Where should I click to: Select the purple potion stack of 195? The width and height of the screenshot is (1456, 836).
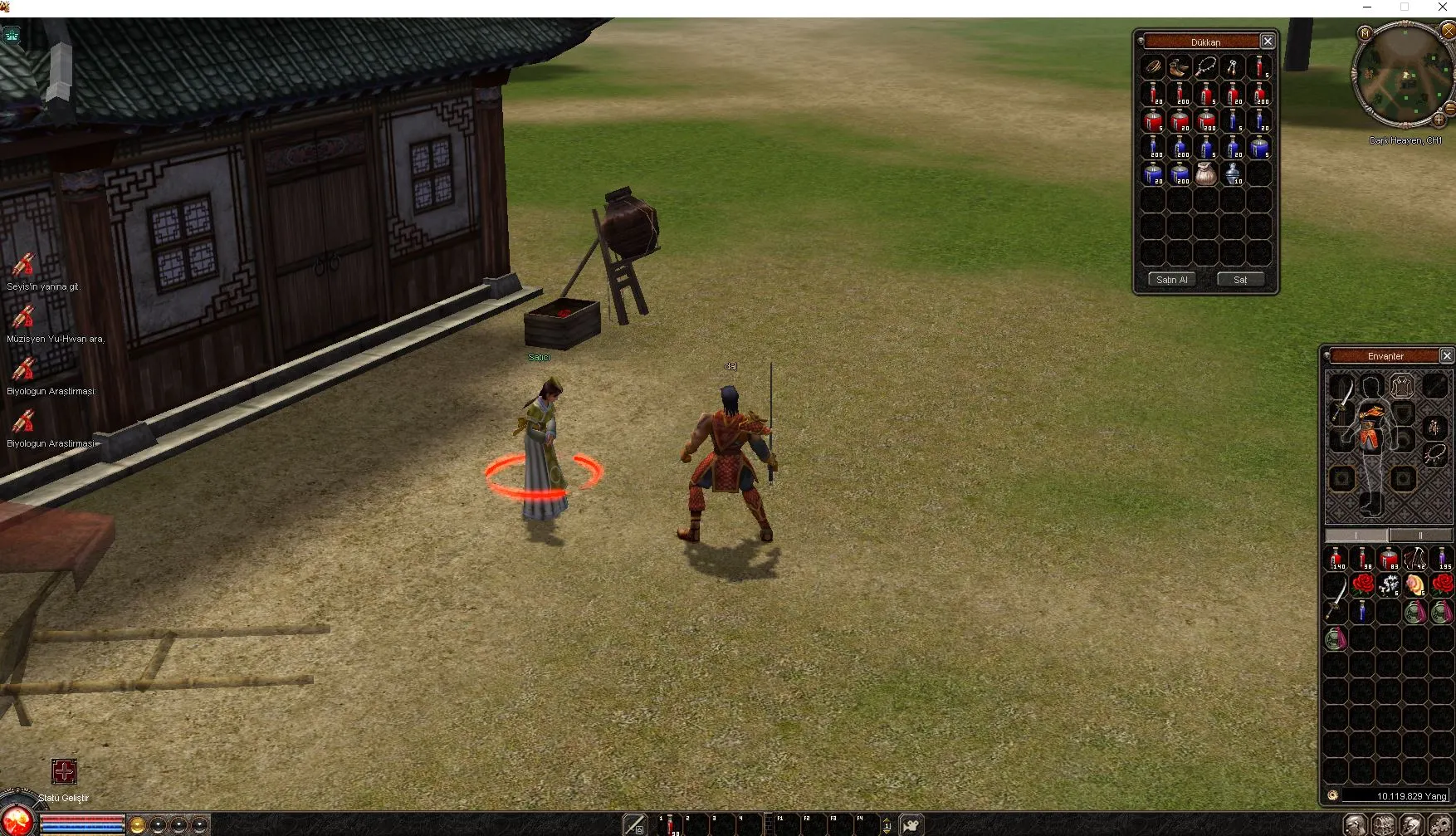(1442, 559)
